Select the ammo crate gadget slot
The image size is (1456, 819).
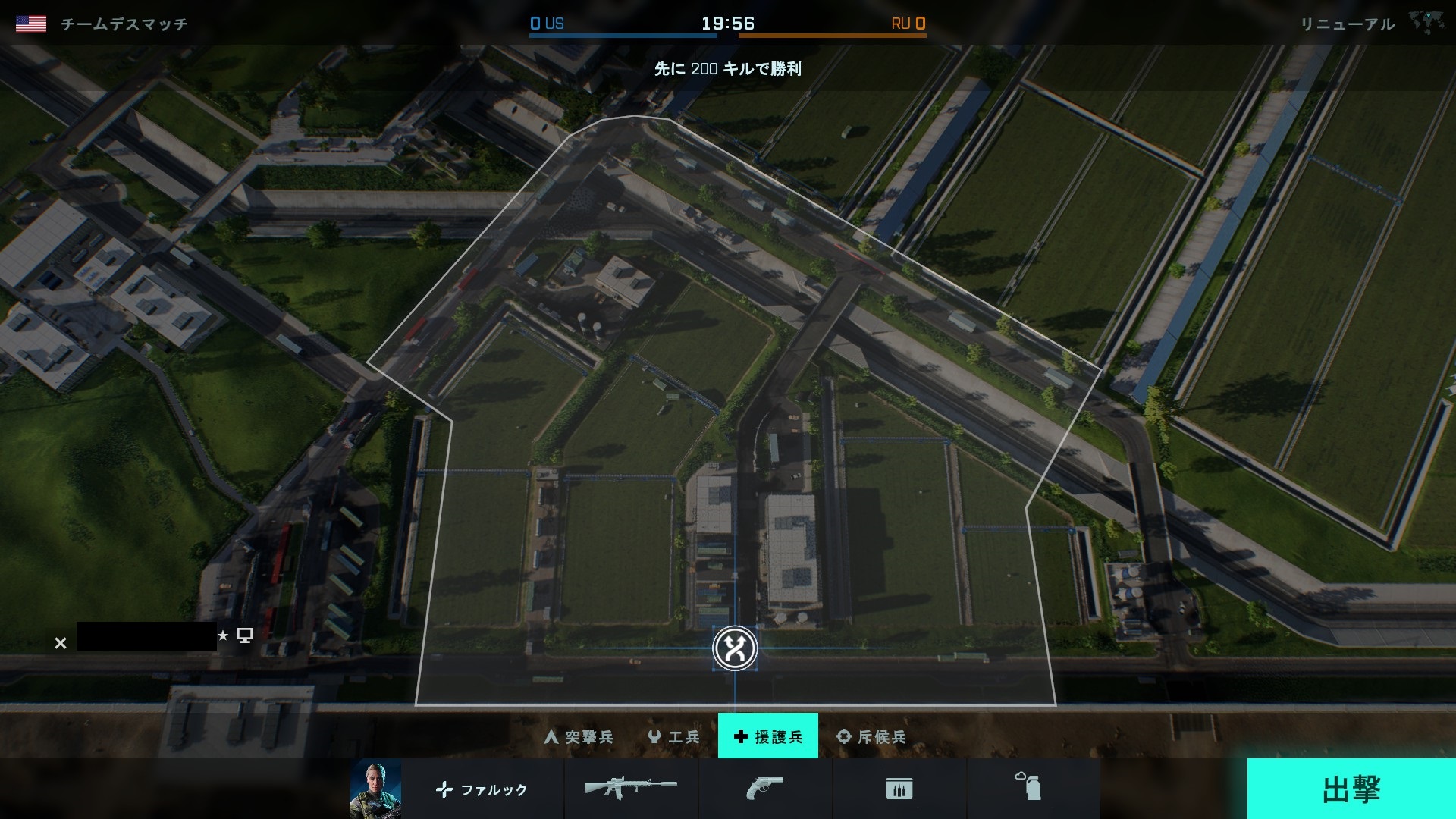pos(899,789)
